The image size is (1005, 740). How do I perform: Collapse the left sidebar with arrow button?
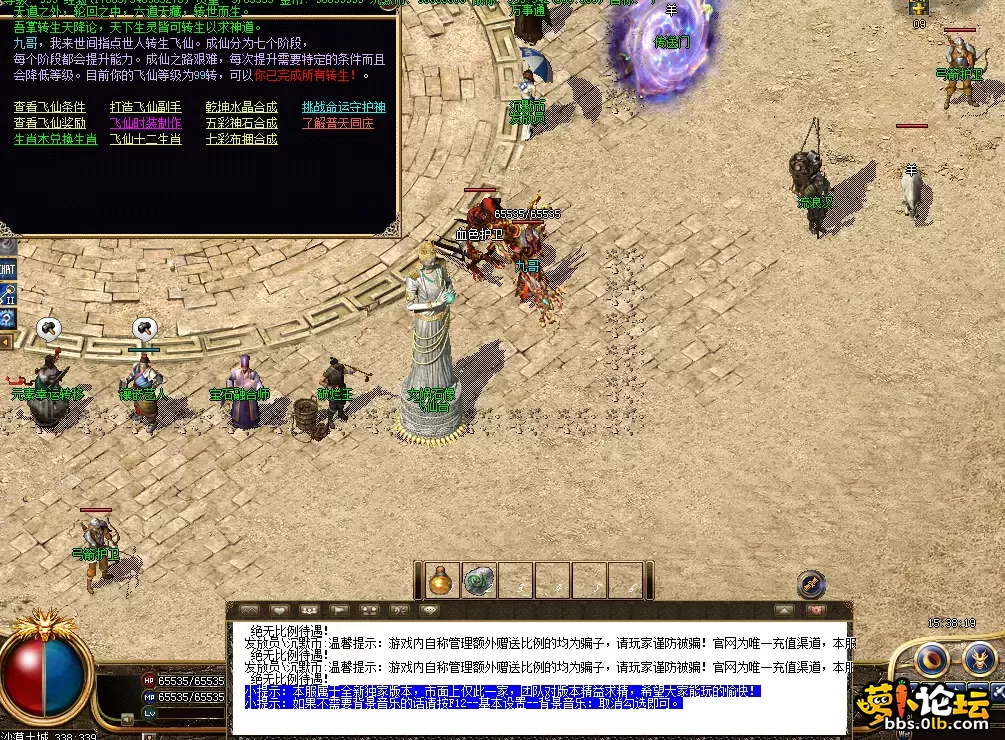(x=5, y=343)
